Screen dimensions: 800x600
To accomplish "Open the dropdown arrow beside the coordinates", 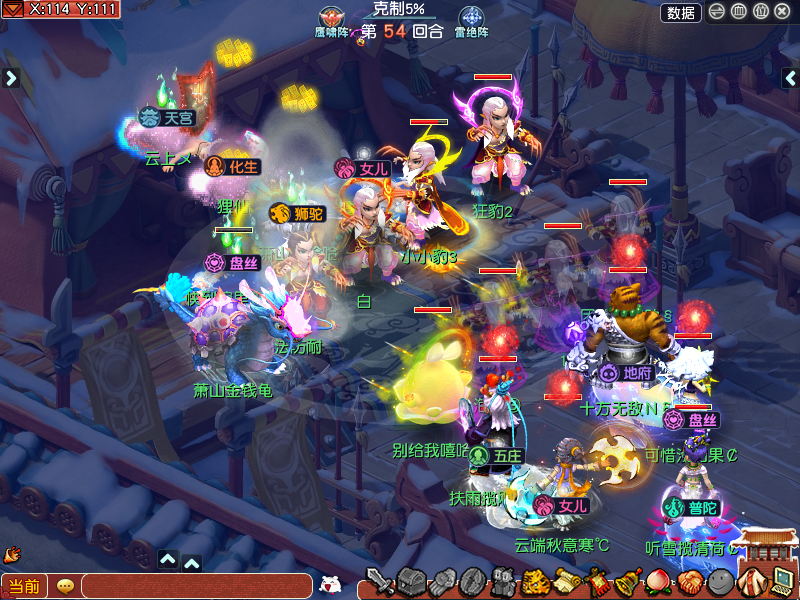I will click(13, 9).
